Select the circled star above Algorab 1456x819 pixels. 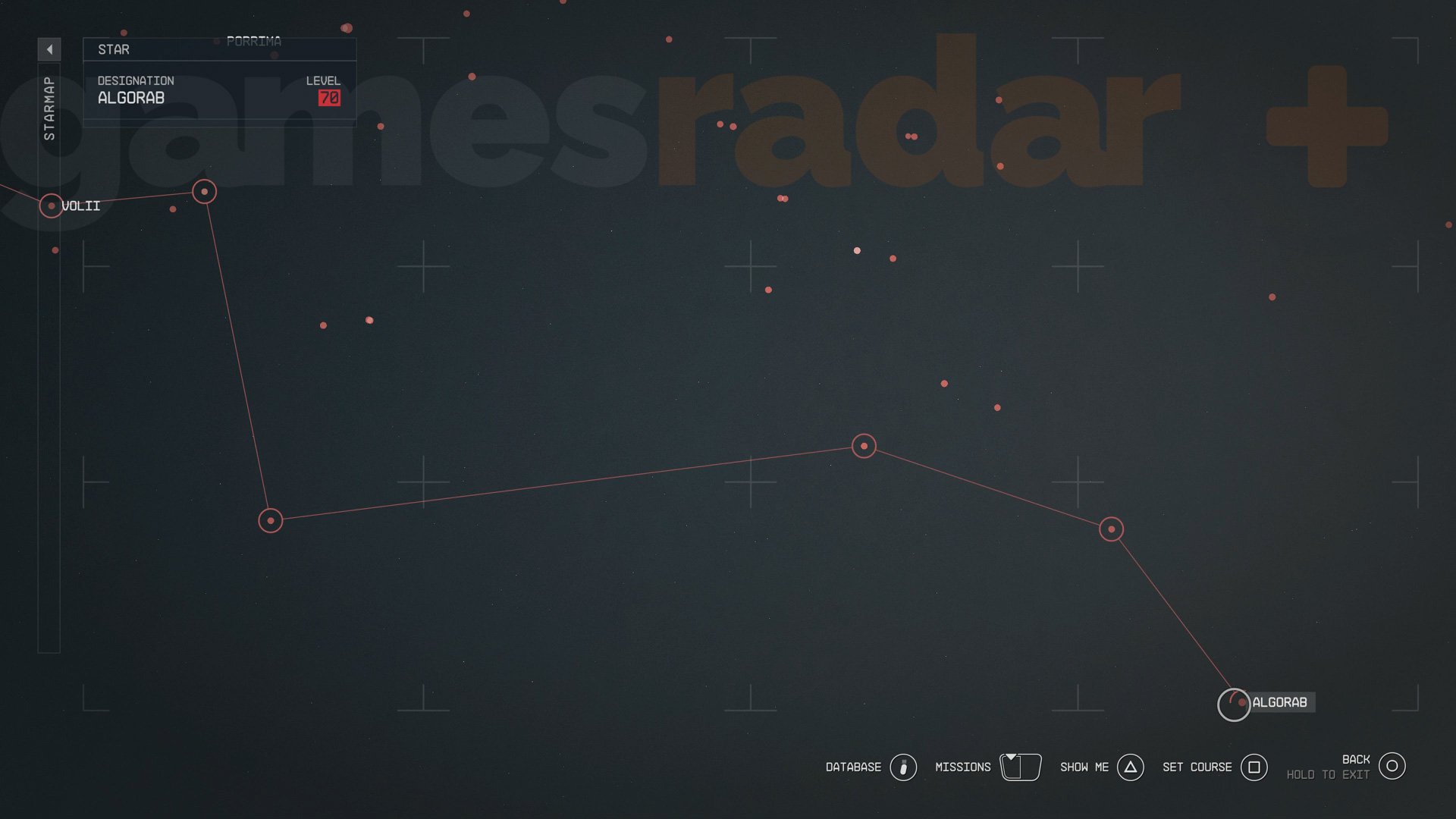tap(1110, 529)
